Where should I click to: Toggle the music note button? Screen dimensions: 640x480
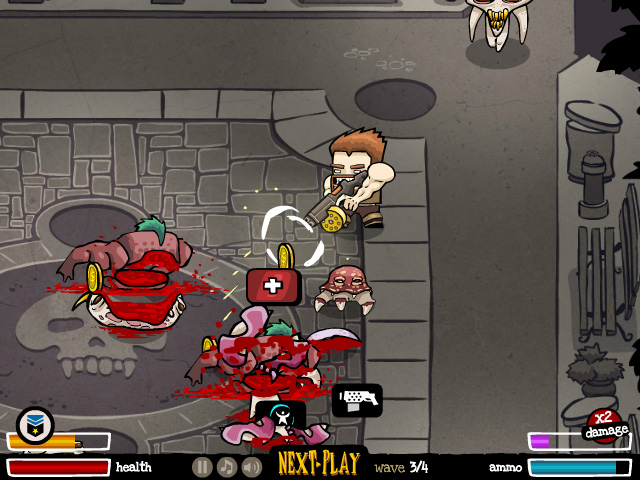(x=227, y=467)
